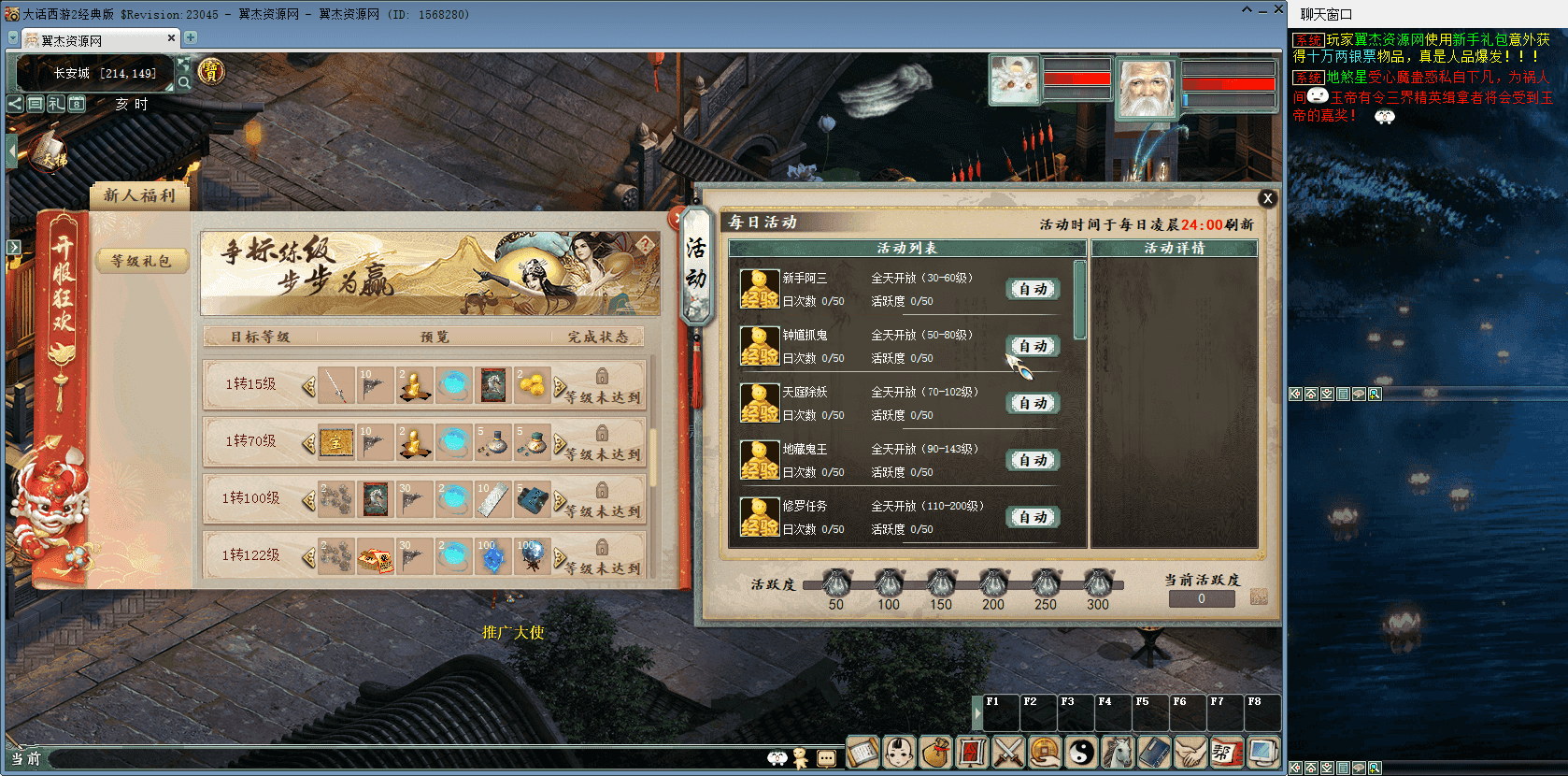Start auto for 地藏鬼王 activity
The height and width of the screenshot is (776, 1568).
[1033, 461]
